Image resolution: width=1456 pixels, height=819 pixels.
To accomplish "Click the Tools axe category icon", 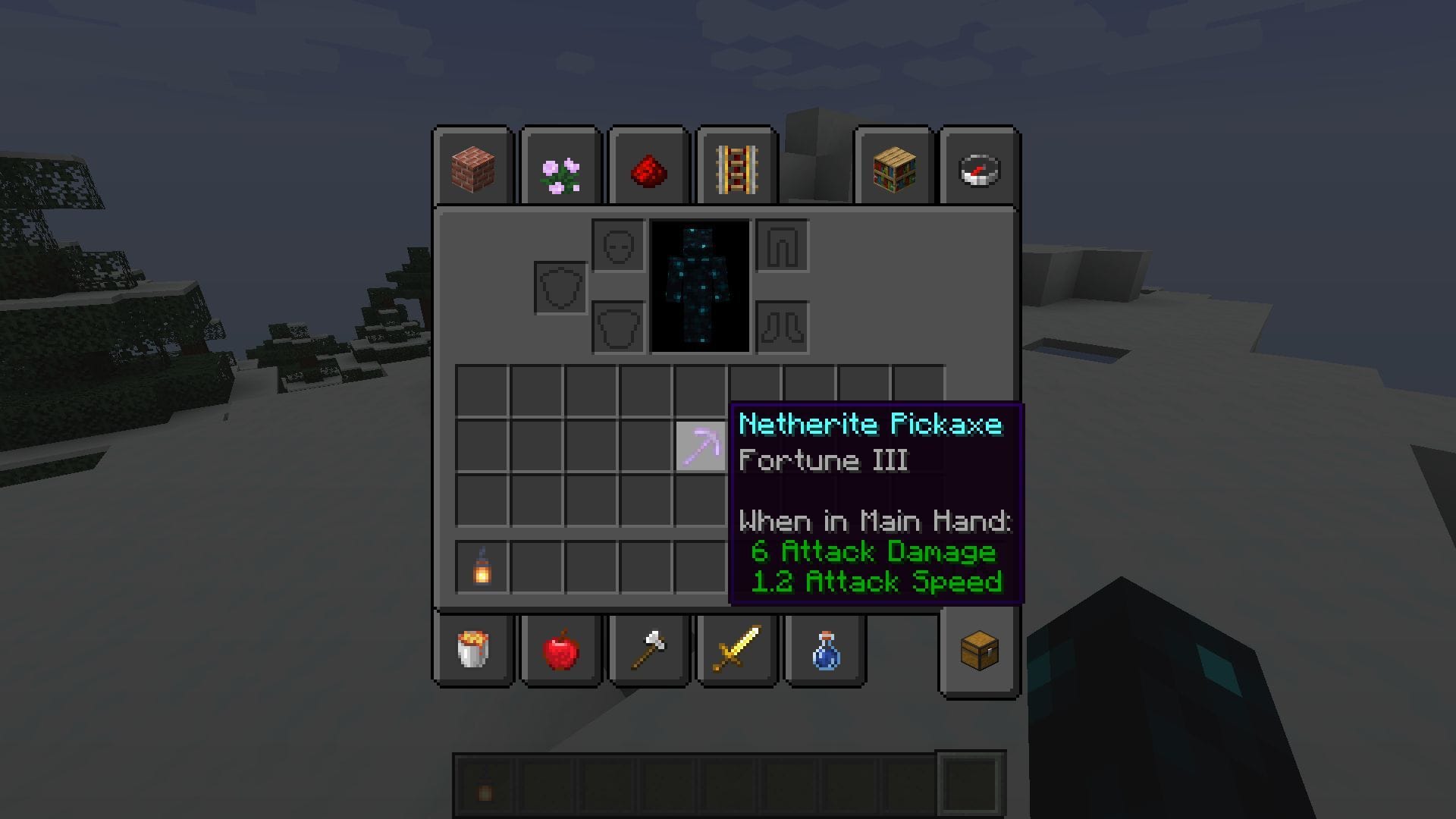I will point(648,651).
